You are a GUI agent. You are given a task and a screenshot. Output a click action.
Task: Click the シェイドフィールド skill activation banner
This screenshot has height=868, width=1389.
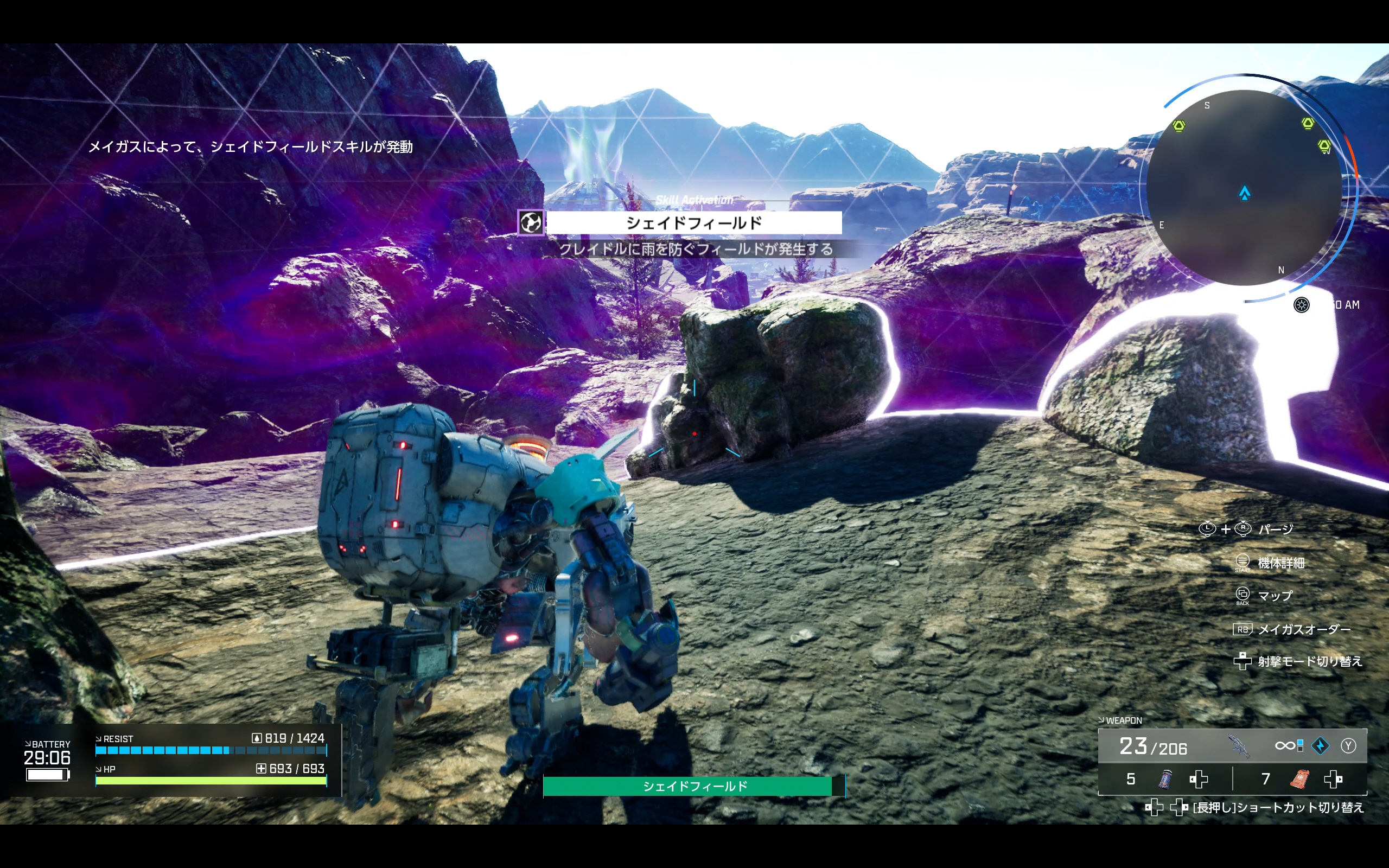point(694,223)
